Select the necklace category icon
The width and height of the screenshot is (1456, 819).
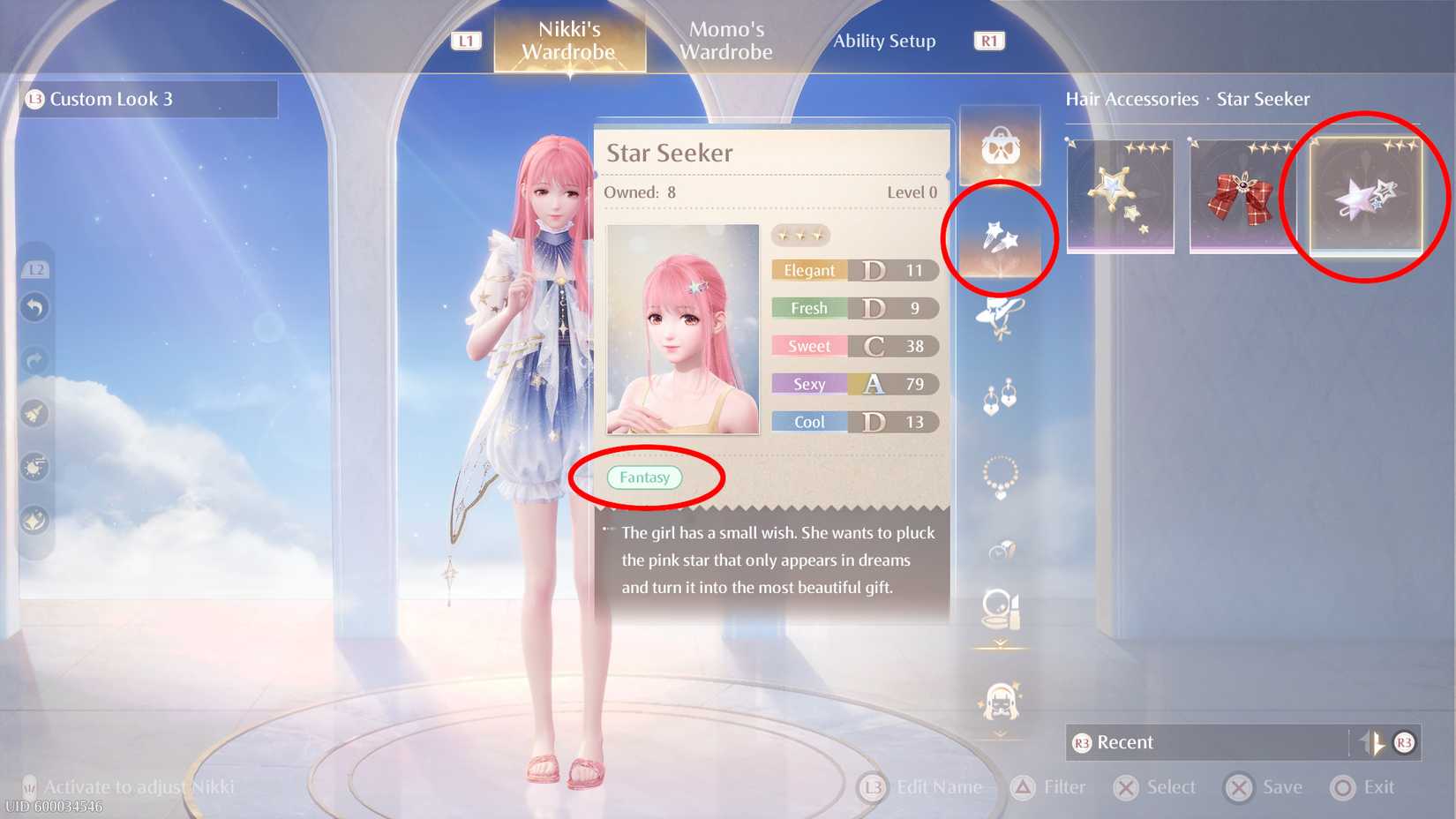[1000, 474]
